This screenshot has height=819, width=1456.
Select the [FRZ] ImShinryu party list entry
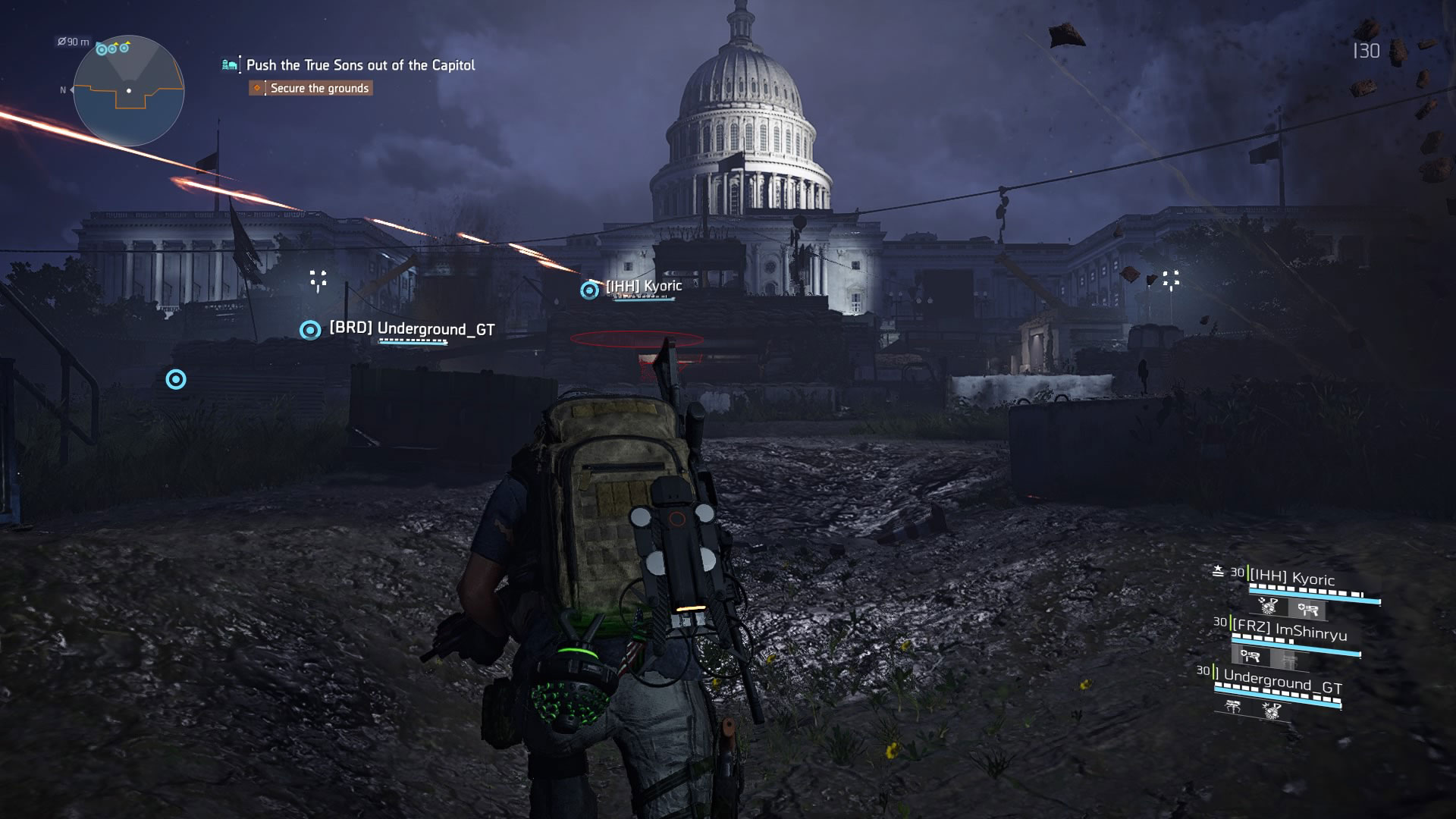coord(1292,627)
